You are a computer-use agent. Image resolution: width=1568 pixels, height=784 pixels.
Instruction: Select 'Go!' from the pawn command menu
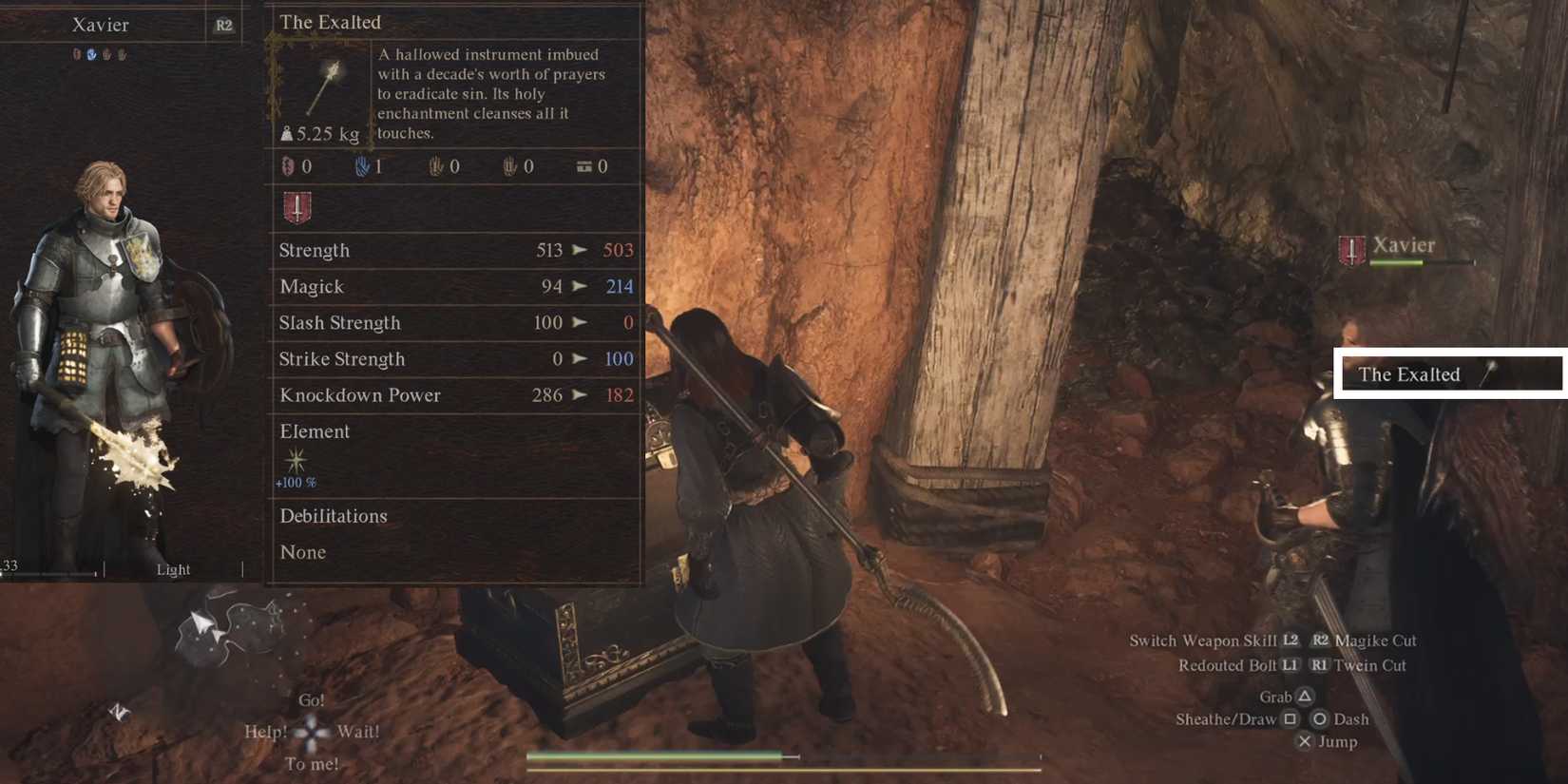[310, 699]
